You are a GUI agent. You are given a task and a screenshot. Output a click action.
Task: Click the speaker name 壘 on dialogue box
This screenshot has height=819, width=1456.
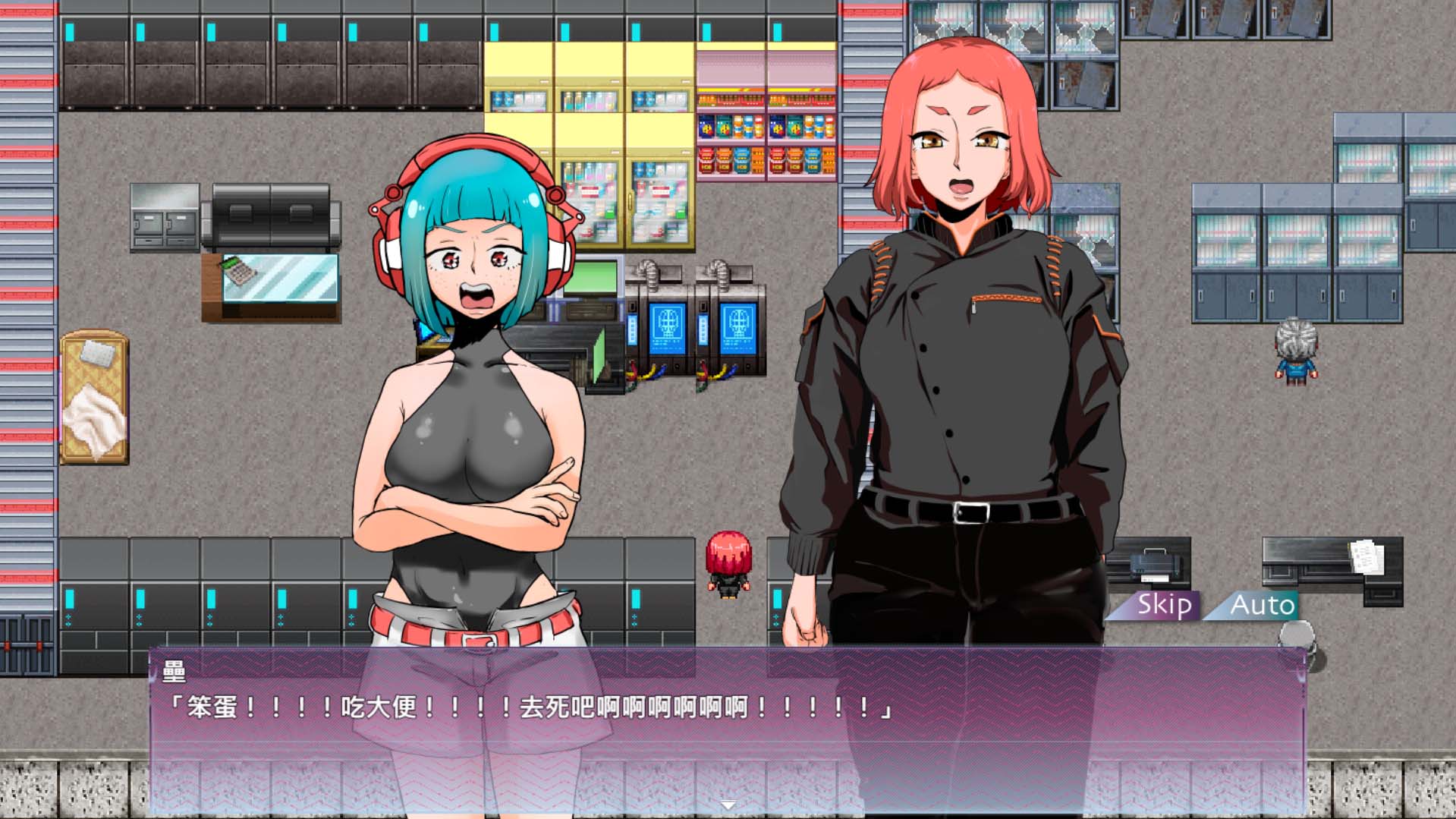tap(171, 669)
